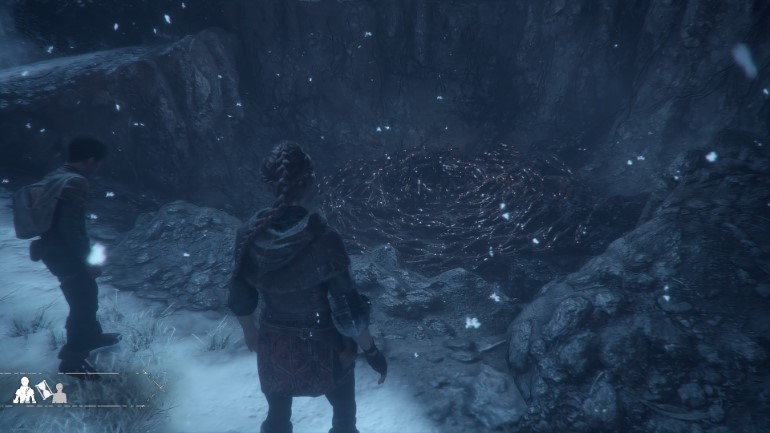Select the grey companion silhouette icon
Screen dimensions: 770x433
pos(59,394)
